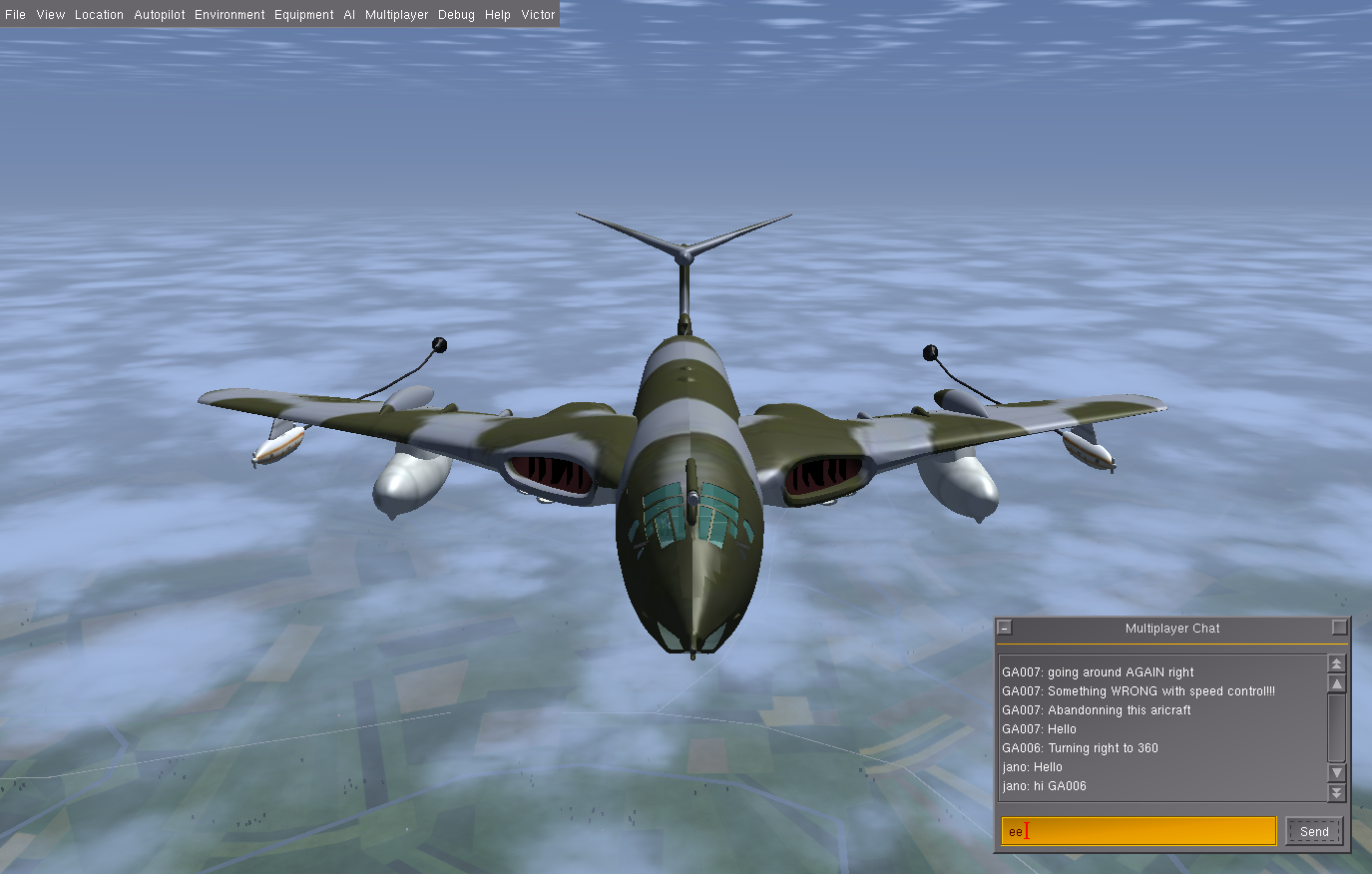
Task: Send the chat message
Action: [x=1314, y=831]
